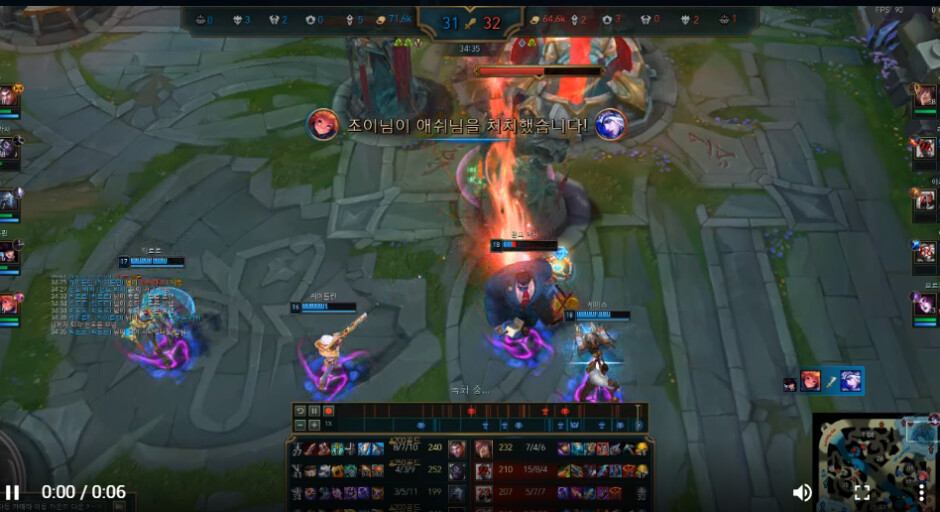Click the killer portrait in the kill feed
The width and height of the screenshot is (940, 512).
323,125
